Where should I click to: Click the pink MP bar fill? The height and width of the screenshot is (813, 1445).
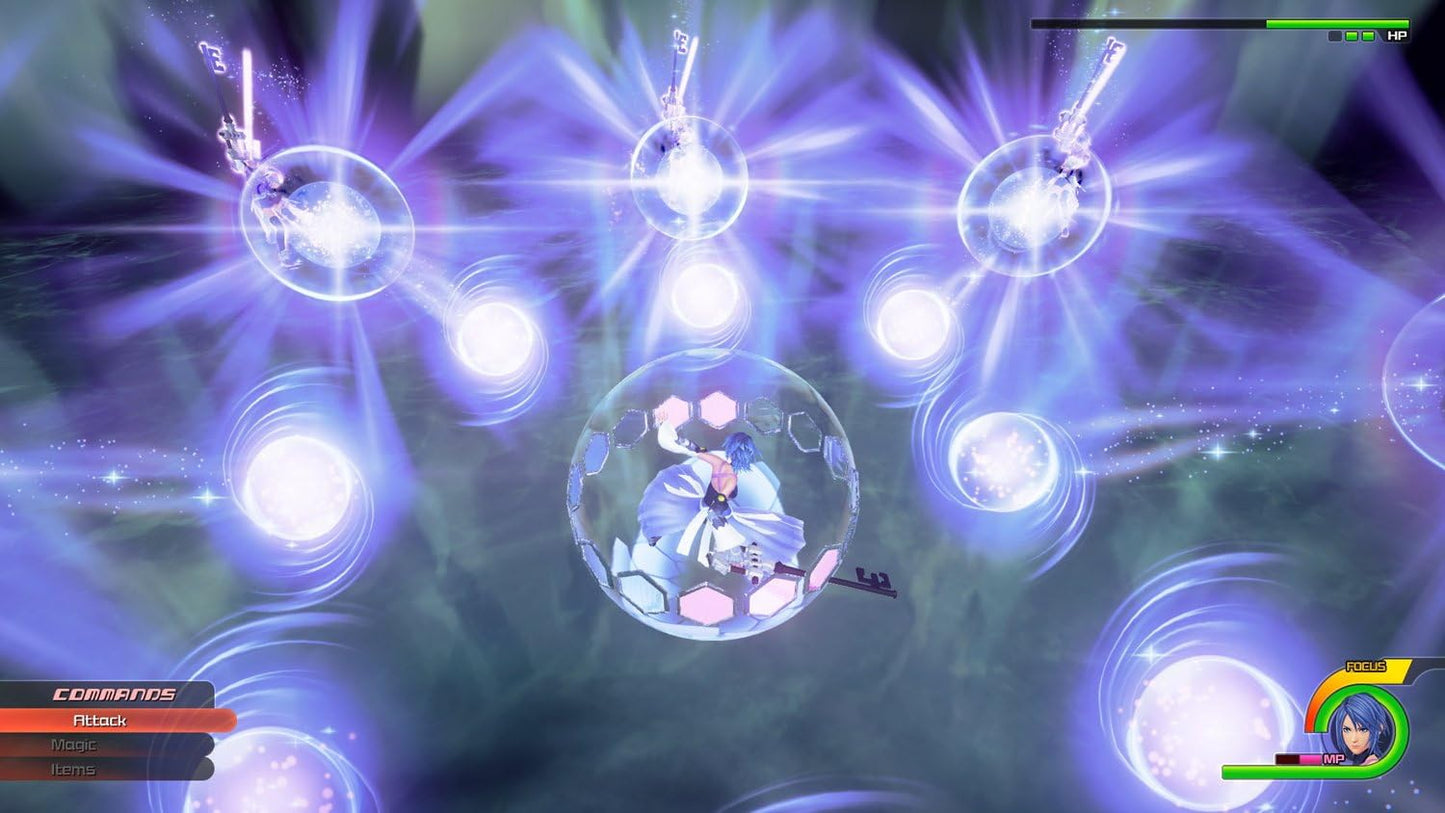point(1310,758)
